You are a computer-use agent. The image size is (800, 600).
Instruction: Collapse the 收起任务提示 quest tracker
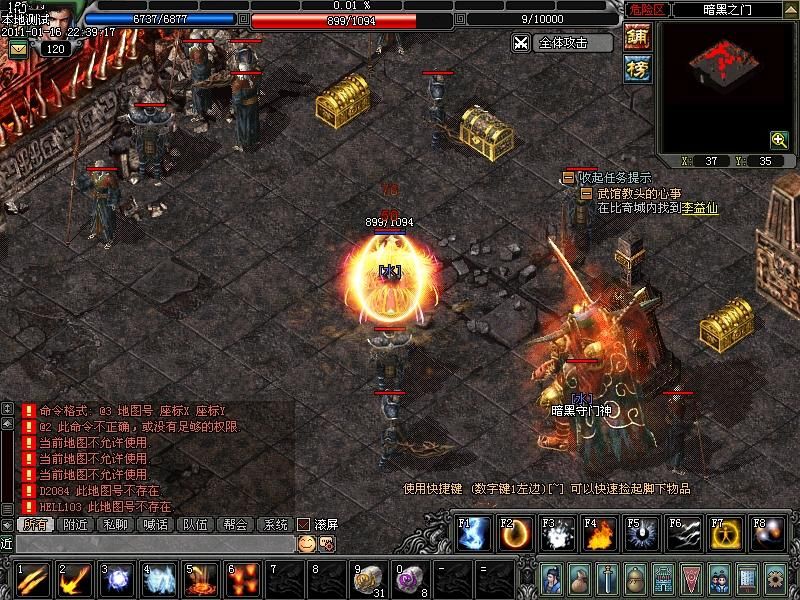[568, 177]
